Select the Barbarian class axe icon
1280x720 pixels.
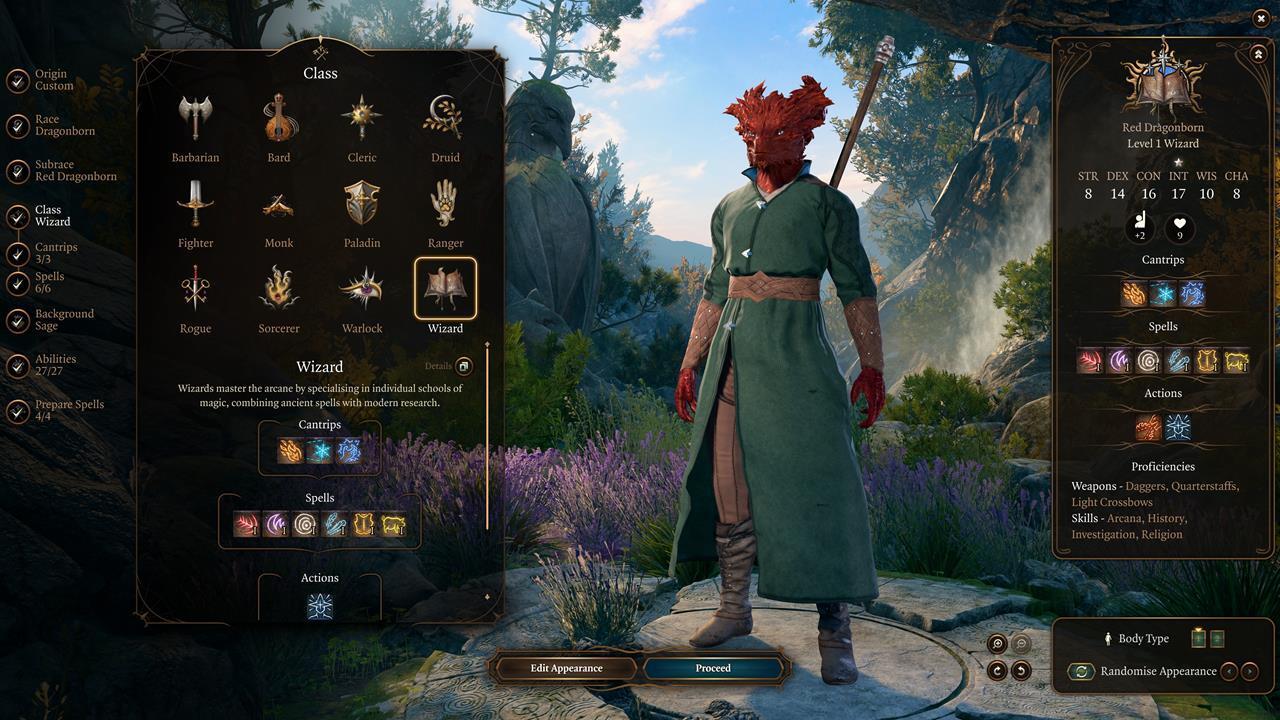(195, 117)
